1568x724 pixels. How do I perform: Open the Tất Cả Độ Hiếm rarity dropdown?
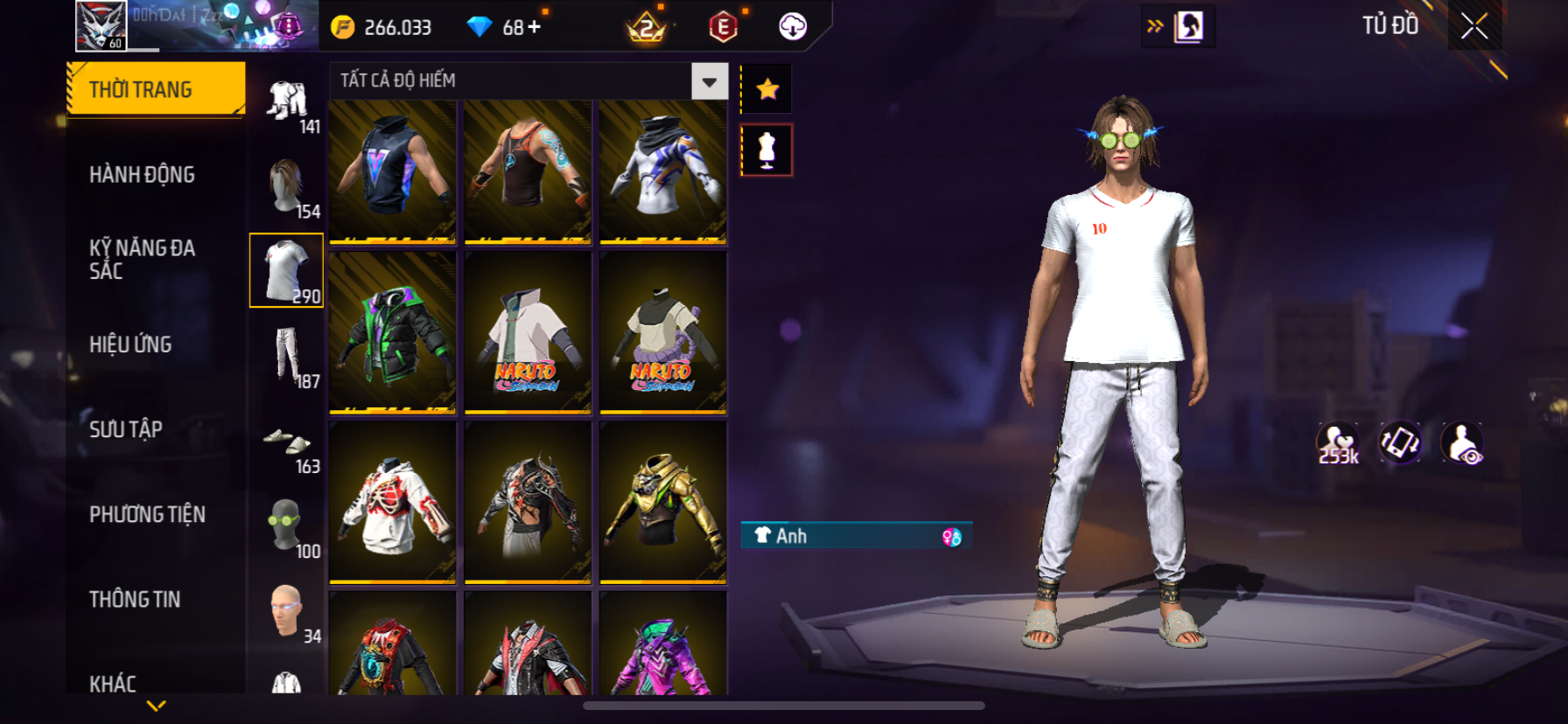pyautogui.click(x=709, y=81)
